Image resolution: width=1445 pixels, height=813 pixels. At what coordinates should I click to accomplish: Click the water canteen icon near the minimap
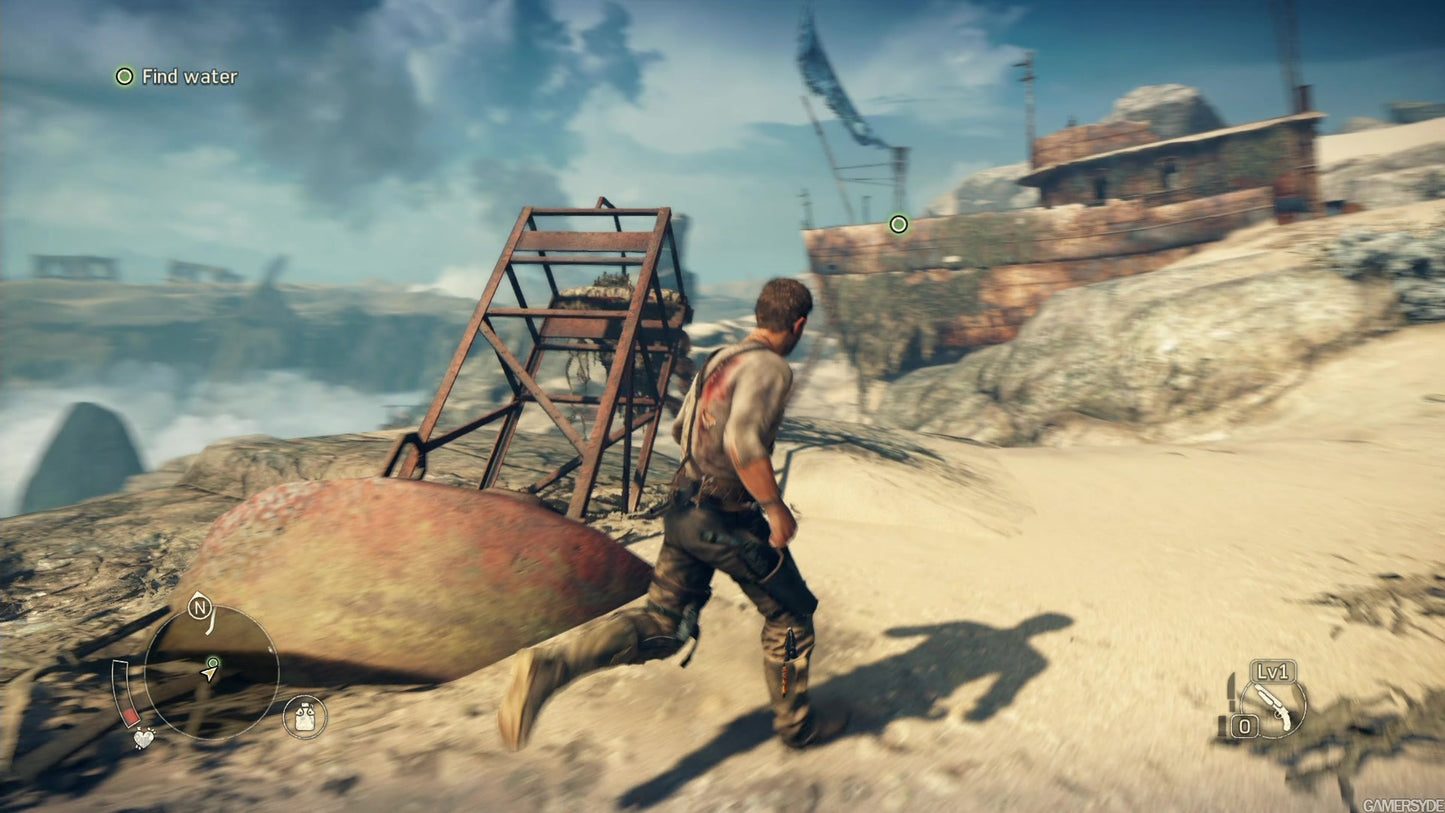click(302, 716)
